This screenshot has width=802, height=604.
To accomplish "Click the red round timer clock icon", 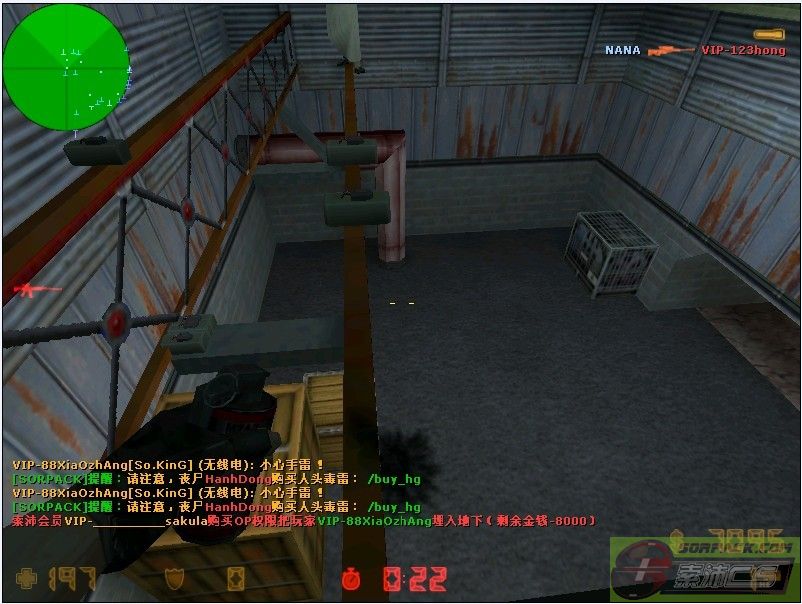I will point(350,578).
